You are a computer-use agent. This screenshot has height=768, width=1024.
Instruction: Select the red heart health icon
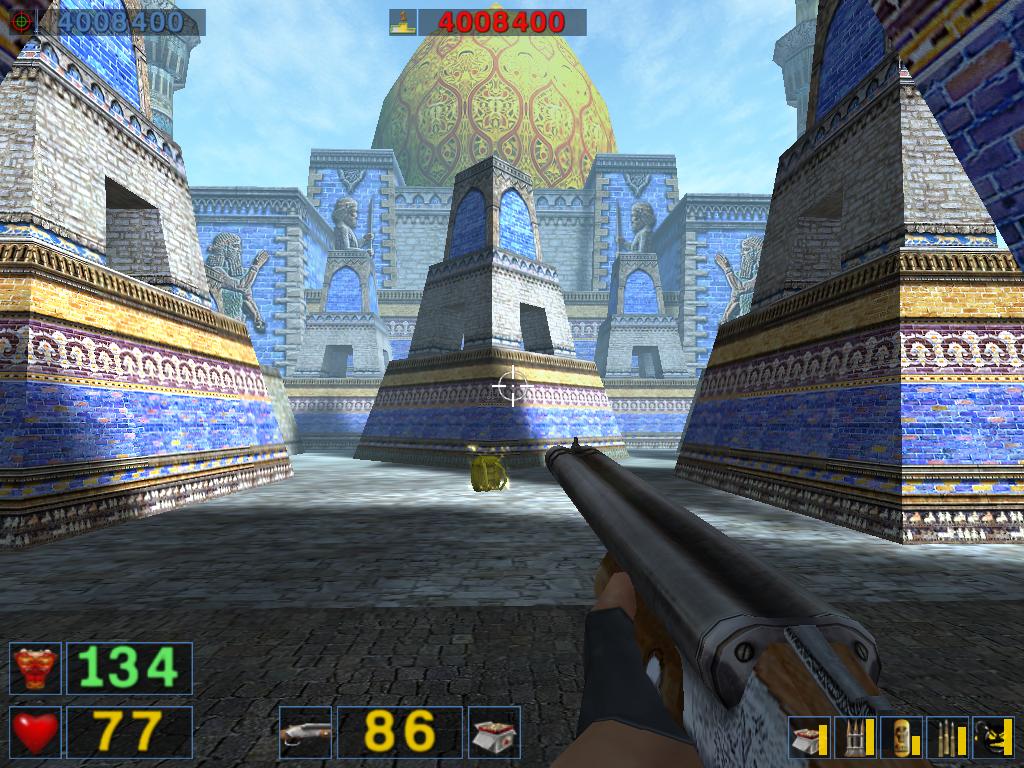pyautogui.click(x=35, y=732)
